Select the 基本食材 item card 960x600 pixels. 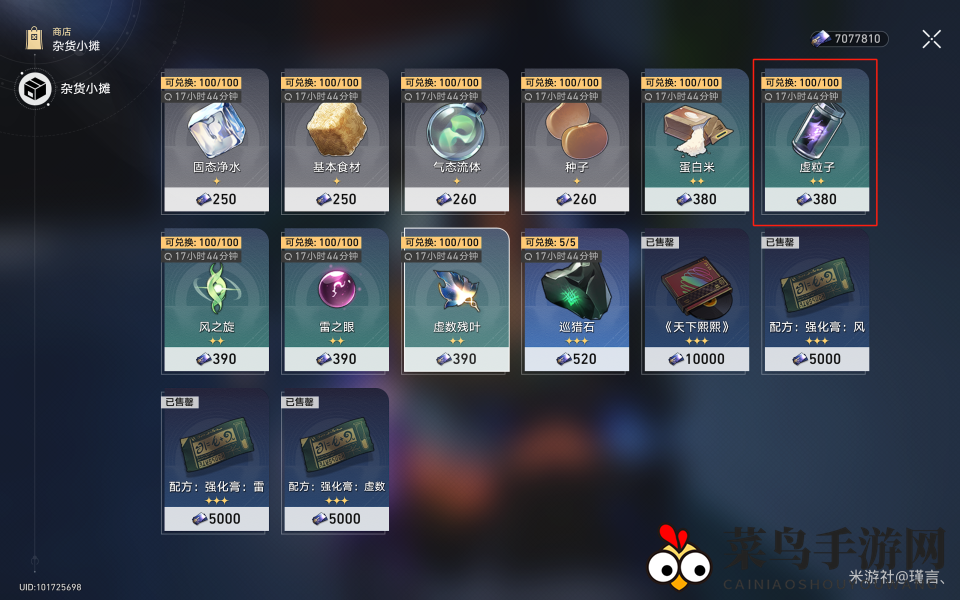coord(335,140)
